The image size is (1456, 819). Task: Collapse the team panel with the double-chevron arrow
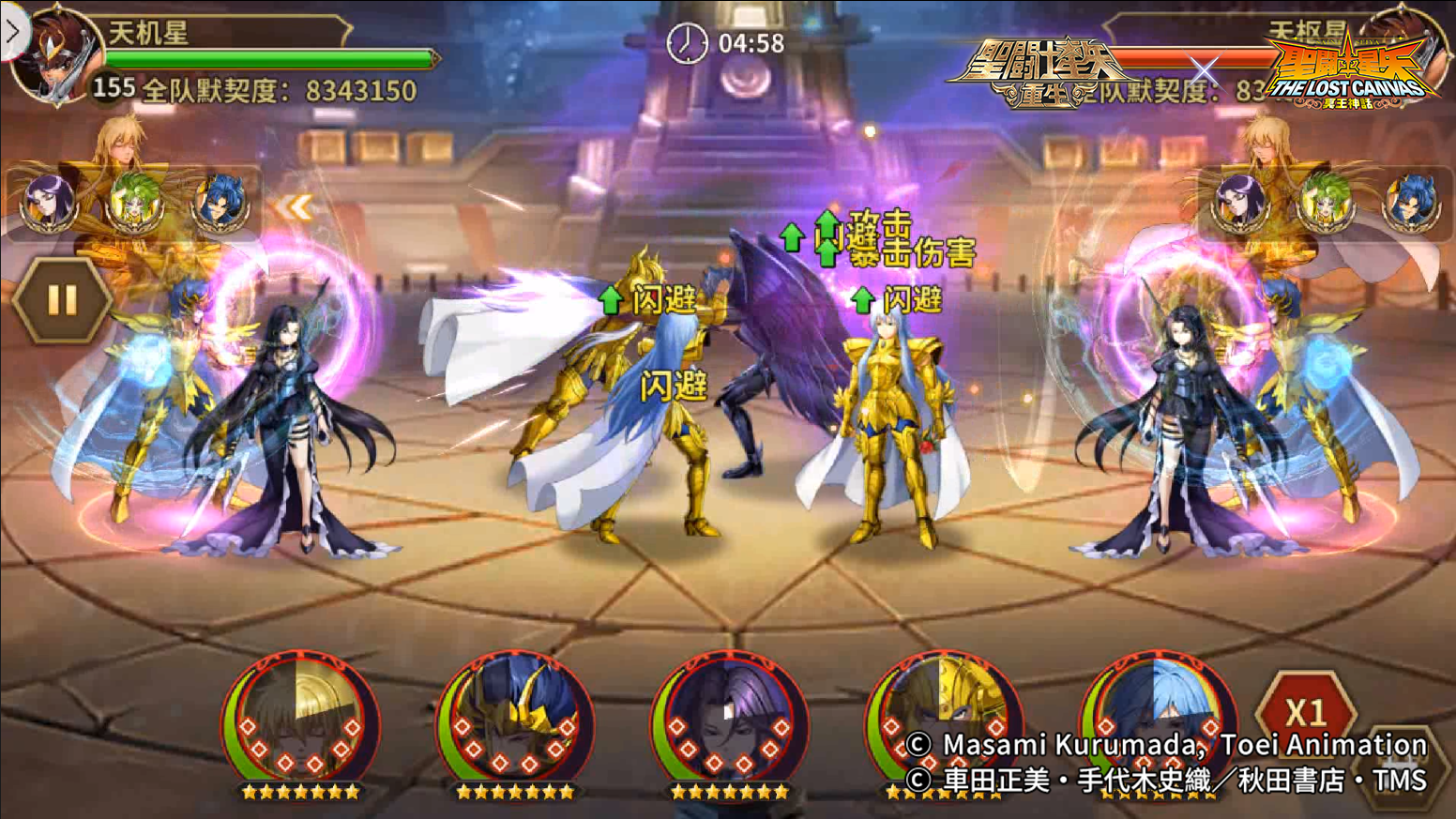[x=294, y=207]
